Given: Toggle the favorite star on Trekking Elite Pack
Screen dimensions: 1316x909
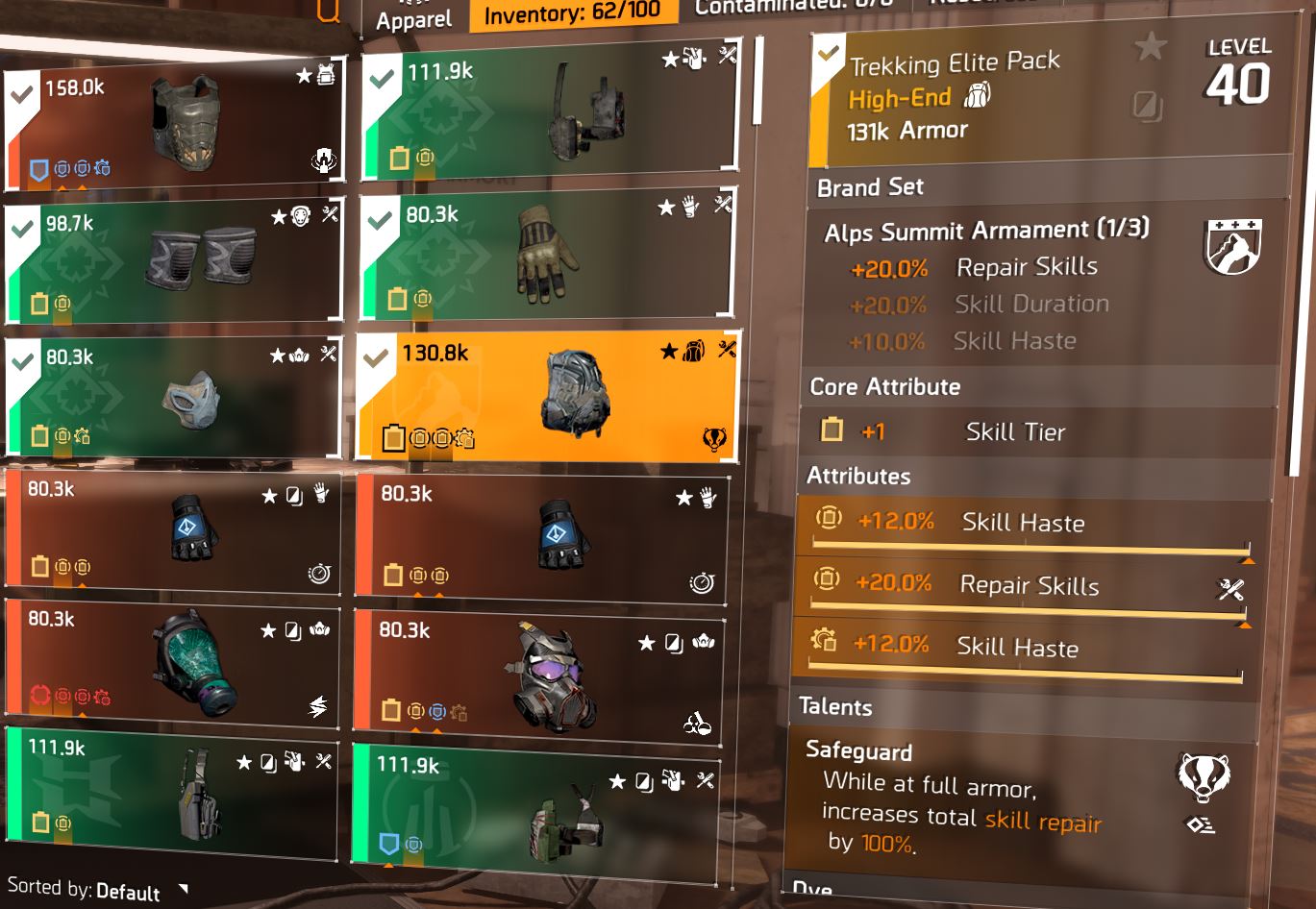Looking at the screenshot, I should coord(1150,46).
